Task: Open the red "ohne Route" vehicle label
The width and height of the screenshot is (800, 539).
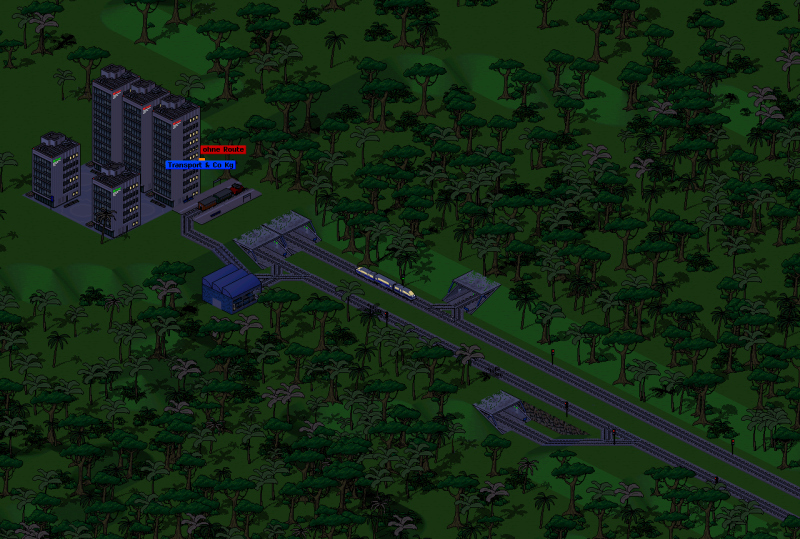Action: (x=223, y=149)
